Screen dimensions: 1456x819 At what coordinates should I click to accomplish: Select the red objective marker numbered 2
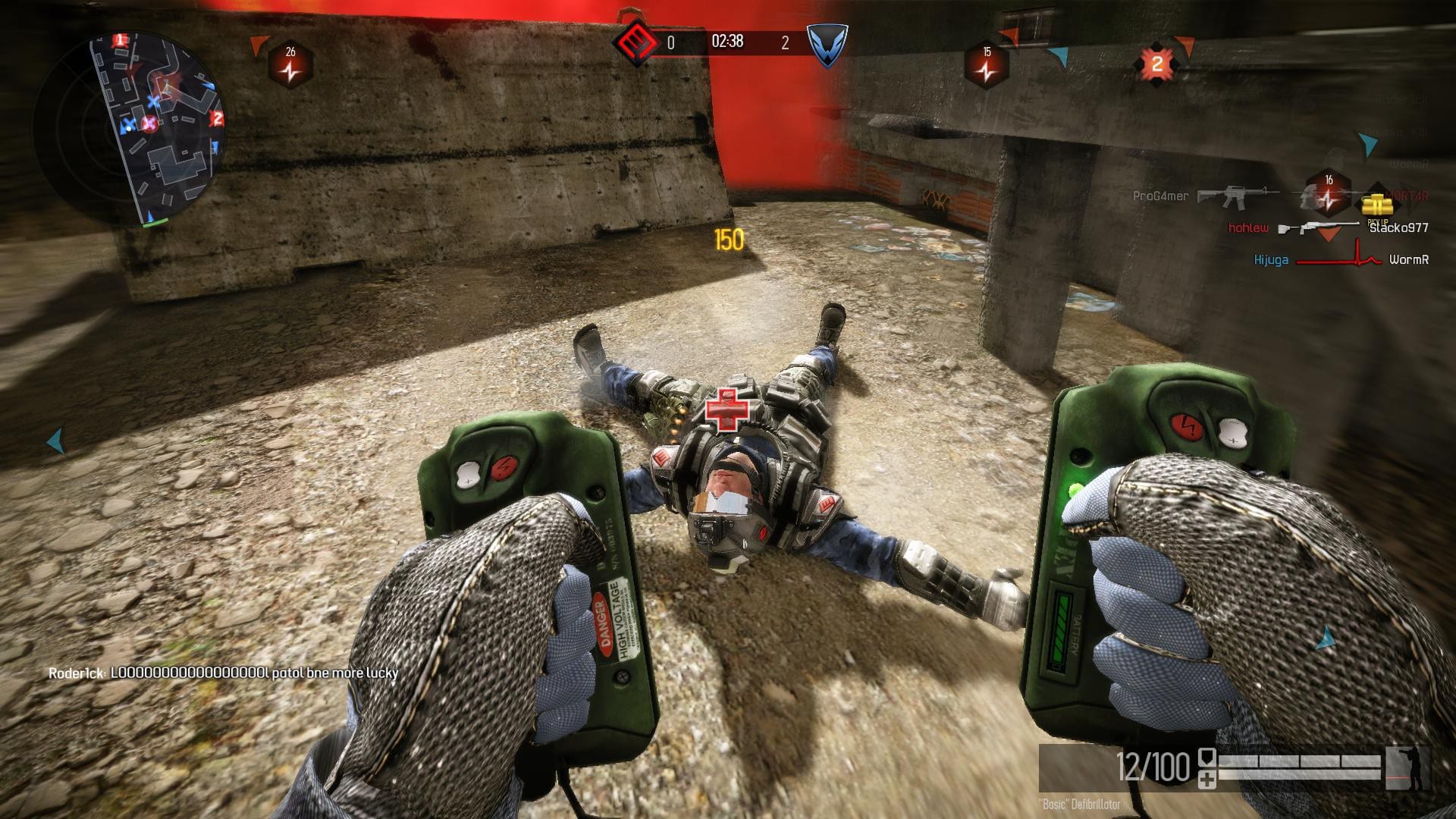1156,64
